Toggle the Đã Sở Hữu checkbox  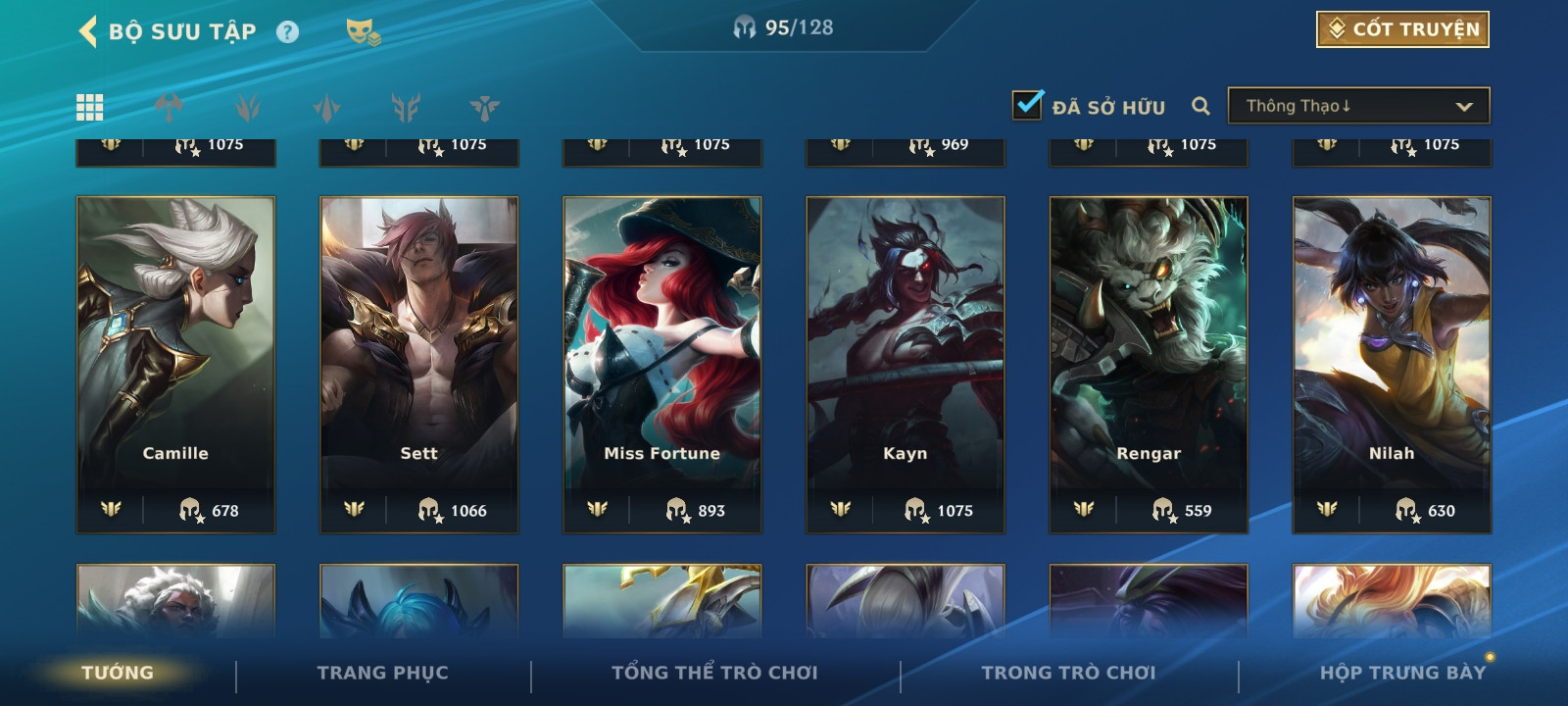[x=1028, y=105]
